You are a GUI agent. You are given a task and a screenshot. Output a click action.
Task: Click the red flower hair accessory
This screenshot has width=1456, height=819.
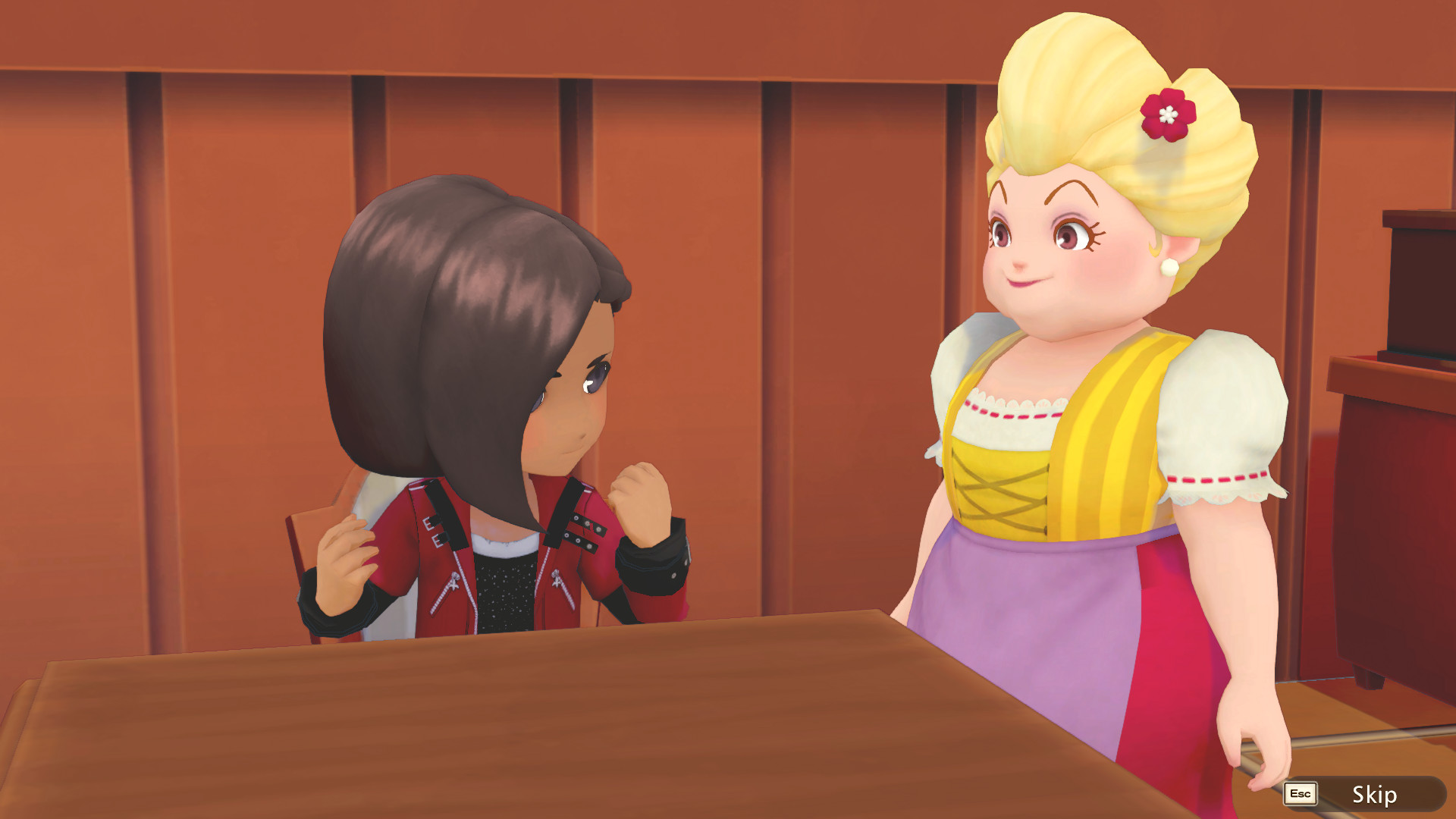pyautogui.click(x=1168, y=114)
